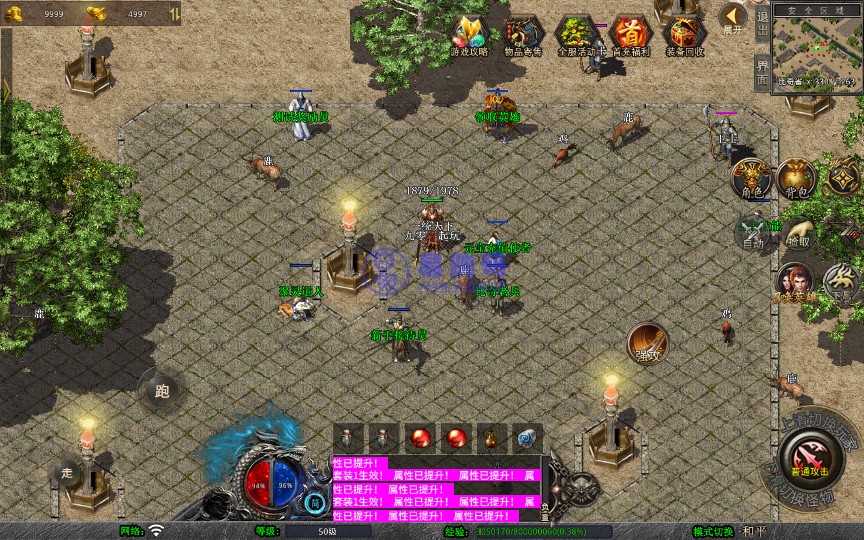Activate the 强攻 power attack skill
864x540 pixels.
click(x=648, y=343)
